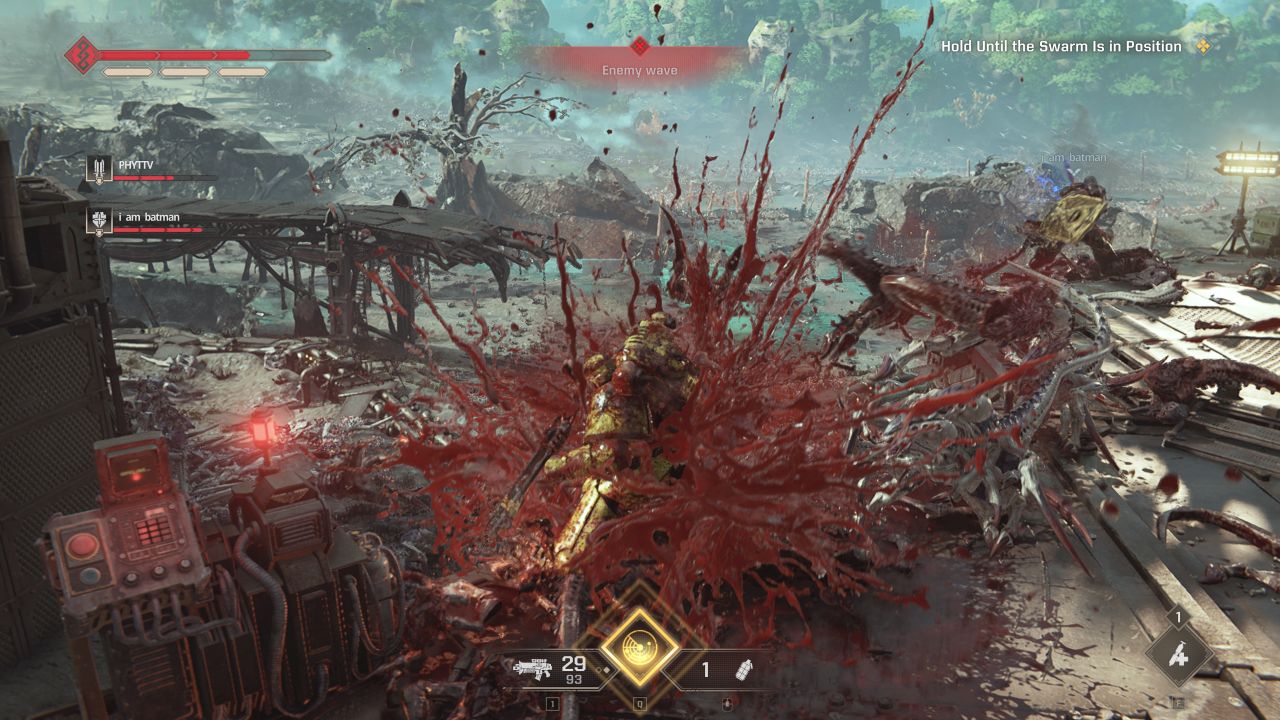Activate the golden diamond class ability icon

click(638, 646)
